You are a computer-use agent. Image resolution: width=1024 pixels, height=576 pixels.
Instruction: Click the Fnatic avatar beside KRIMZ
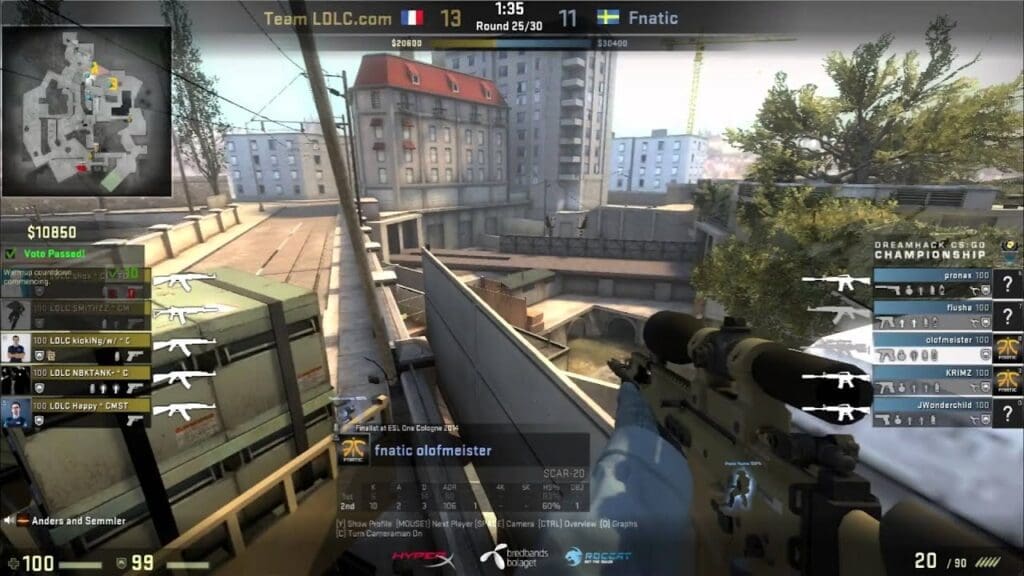point(1008,380)
